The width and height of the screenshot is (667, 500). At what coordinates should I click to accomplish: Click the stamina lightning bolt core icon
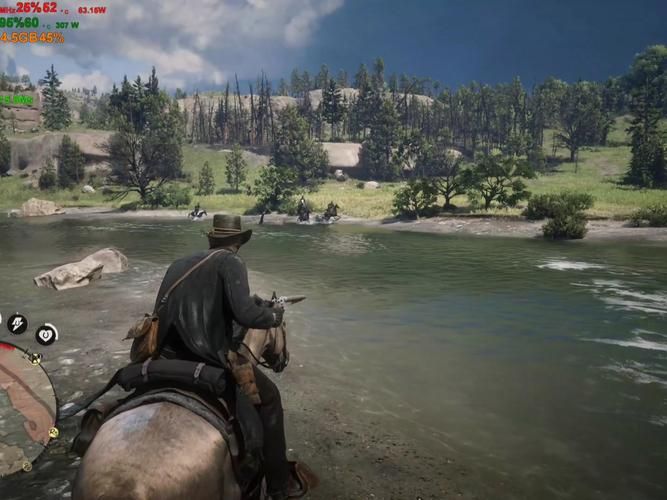coord(17,323)
